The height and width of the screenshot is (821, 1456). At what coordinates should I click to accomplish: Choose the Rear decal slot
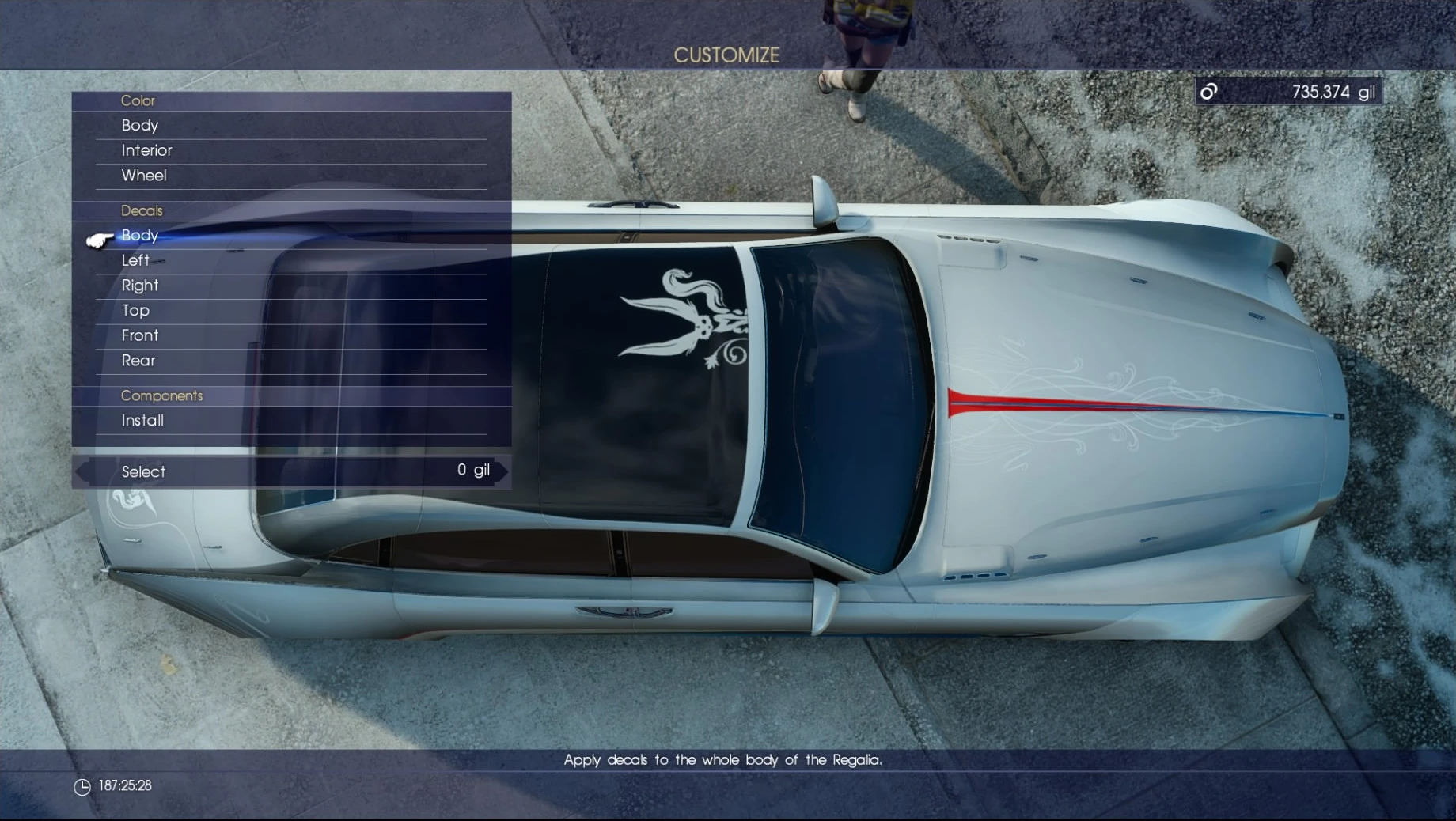pyautogui.click(x=138, y=361)
